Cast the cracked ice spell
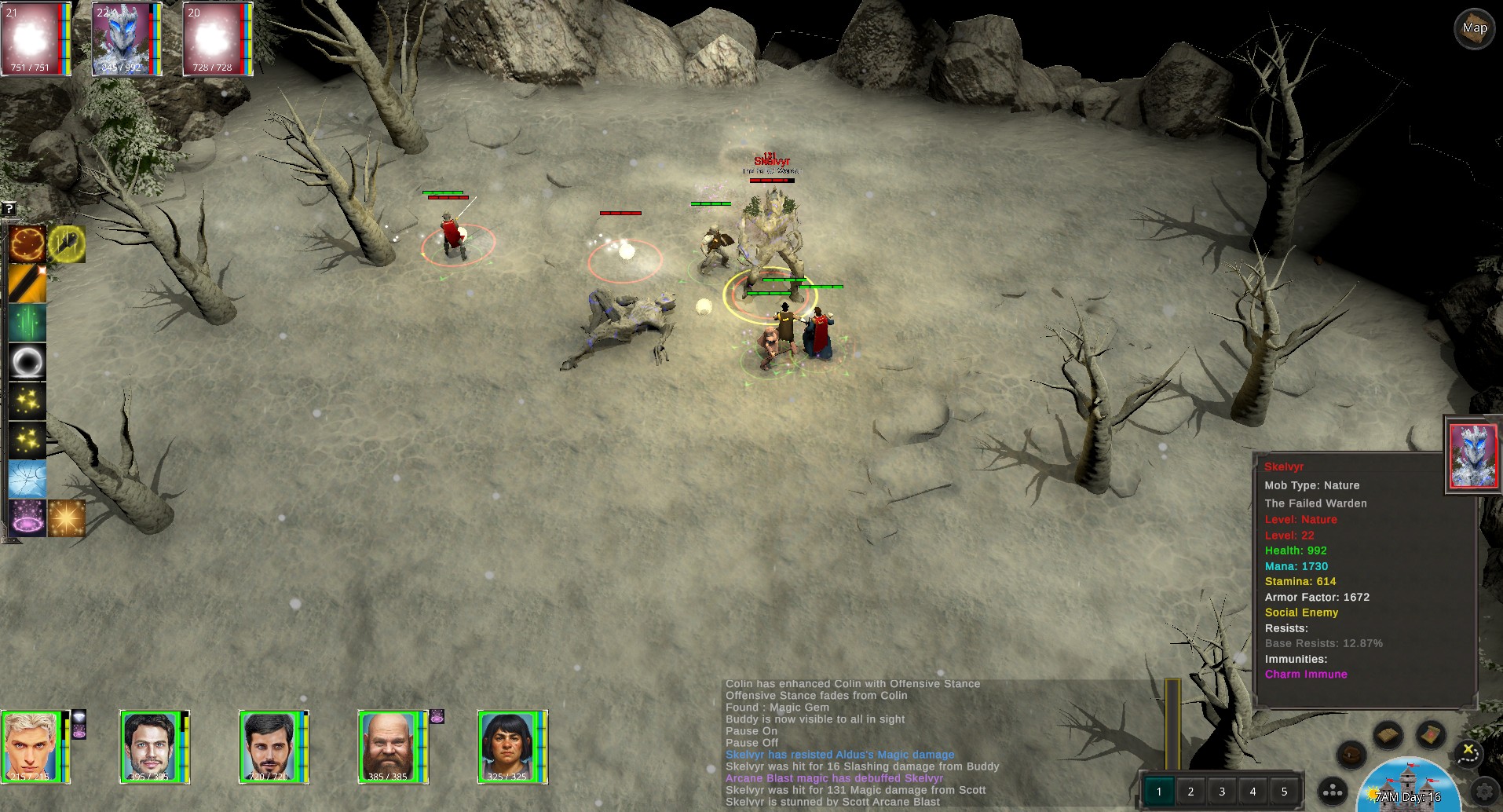This screenshot has height=812, width=1503. click(x=27, y=479)
